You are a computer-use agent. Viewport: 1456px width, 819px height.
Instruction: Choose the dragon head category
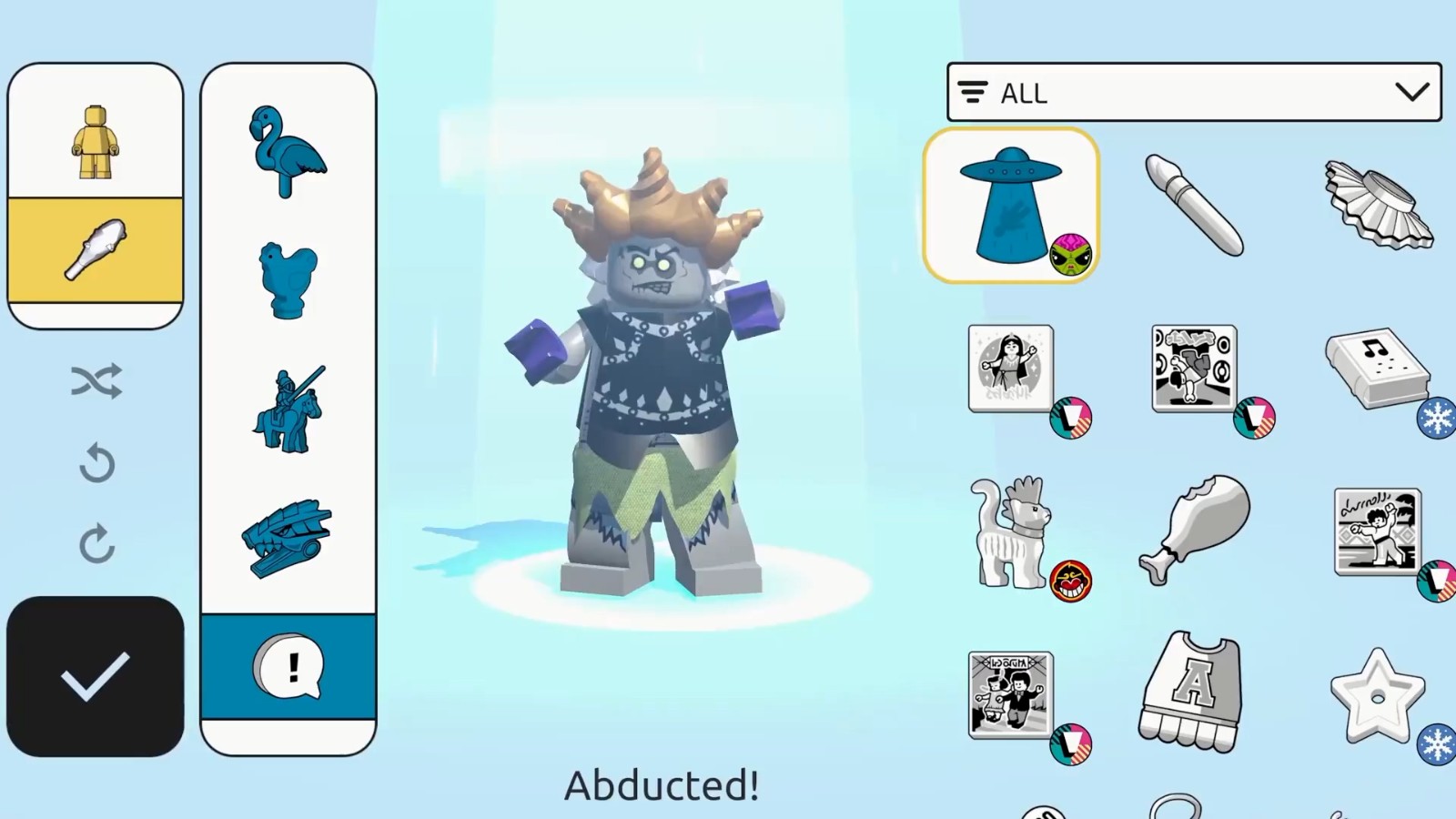coord(288,539)
